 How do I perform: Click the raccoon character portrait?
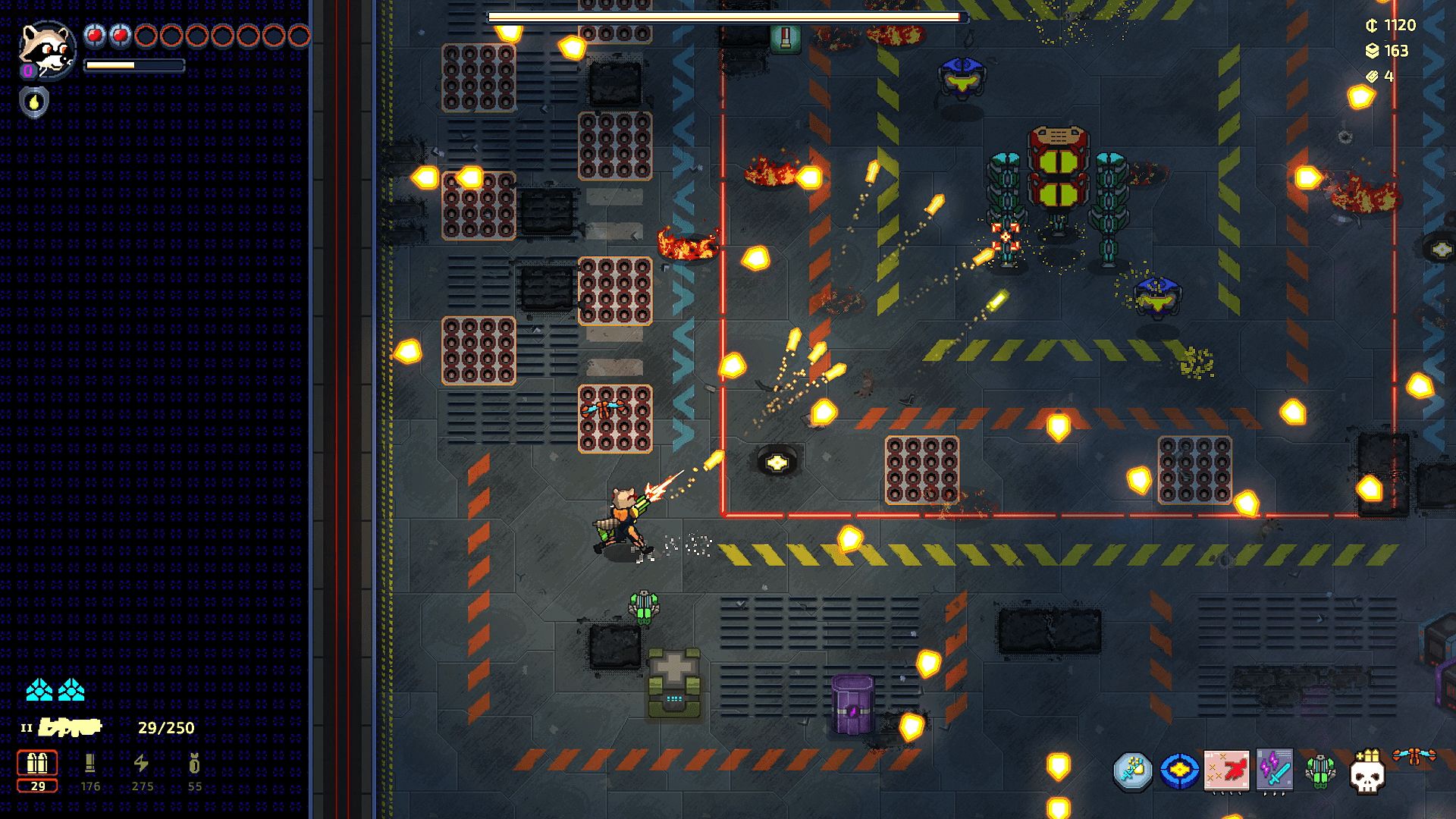pos(47,49)
